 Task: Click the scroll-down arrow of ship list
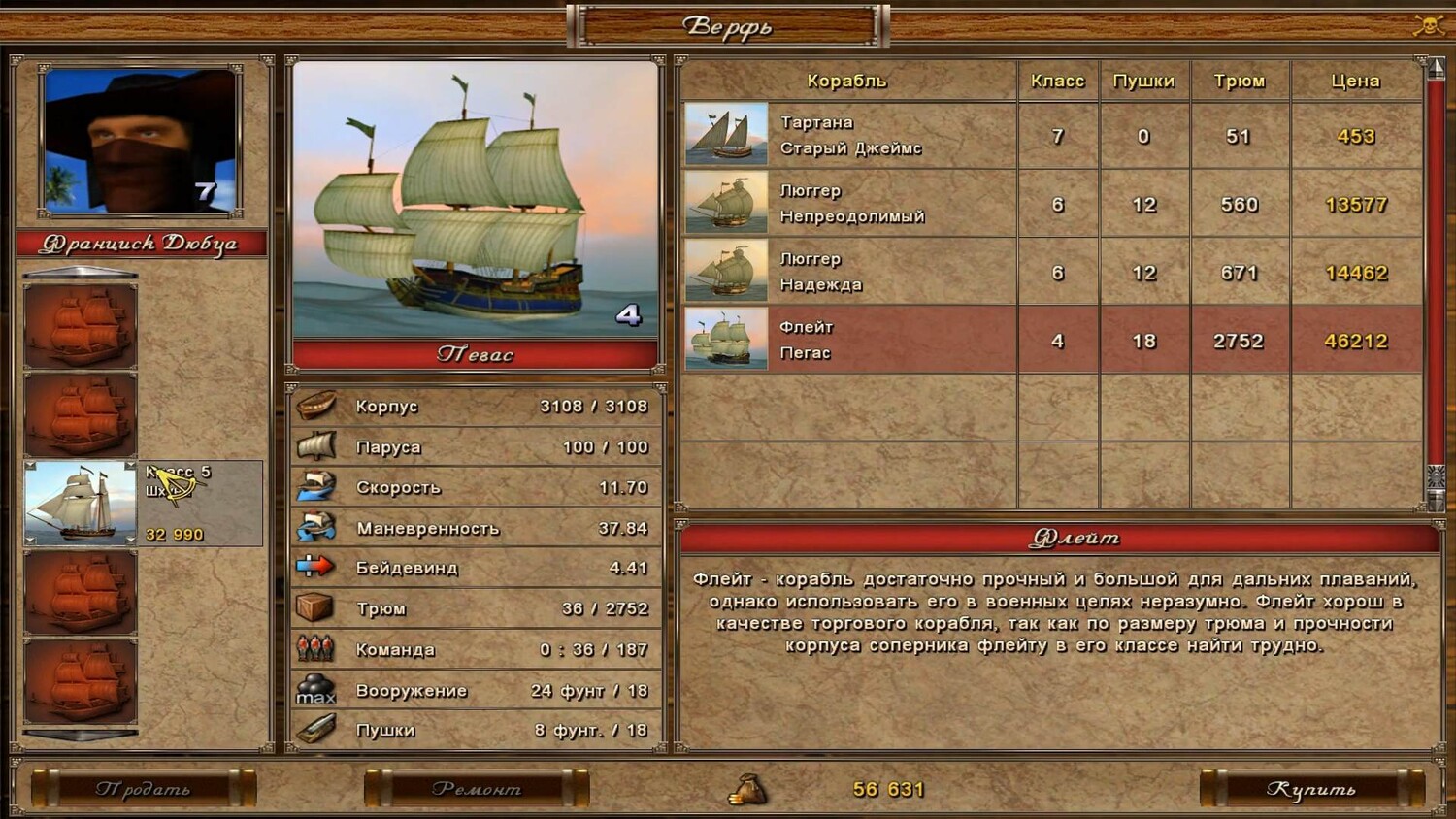pos(1436,499)
